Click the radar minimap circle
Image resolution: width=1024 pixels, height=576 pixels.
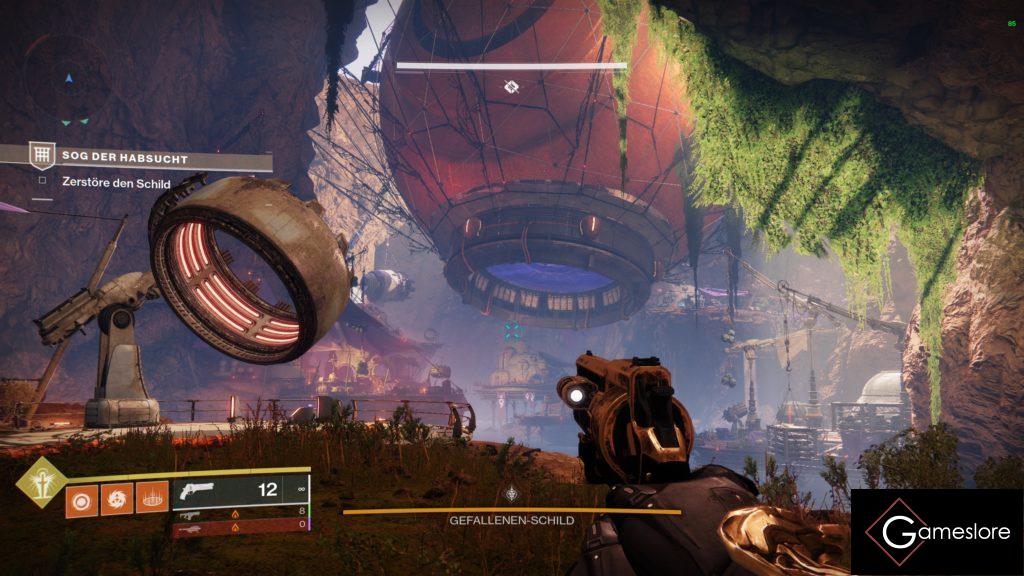click(x=68, y=78)
